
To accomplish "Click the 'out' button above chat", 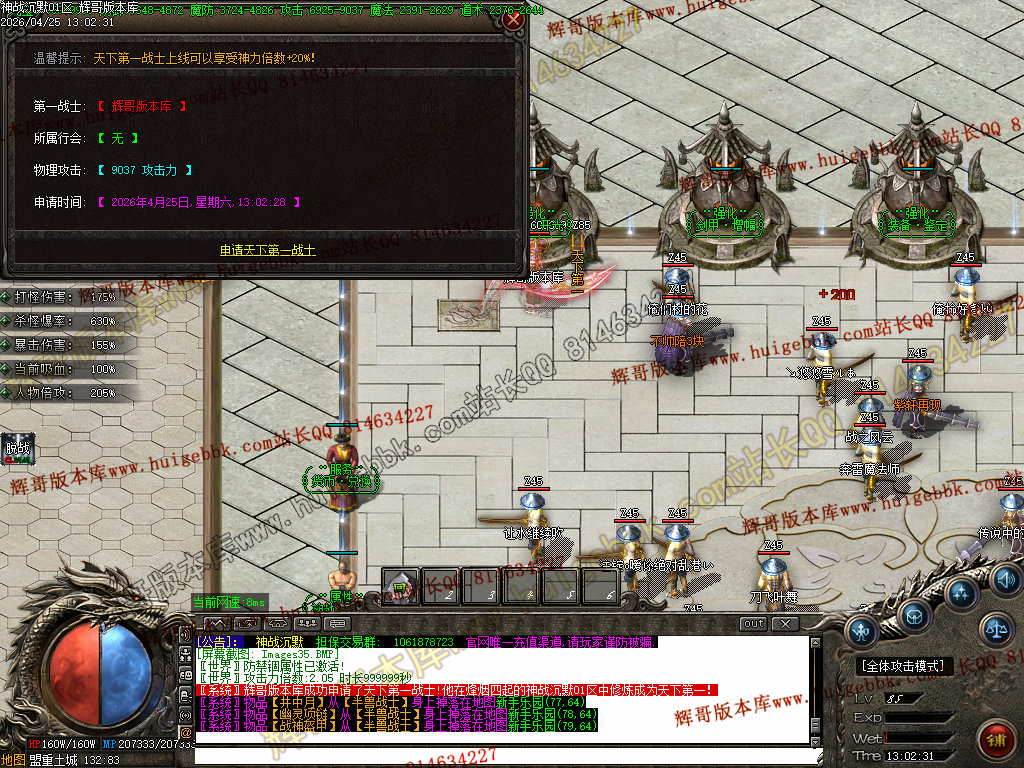I will [753, 624].
